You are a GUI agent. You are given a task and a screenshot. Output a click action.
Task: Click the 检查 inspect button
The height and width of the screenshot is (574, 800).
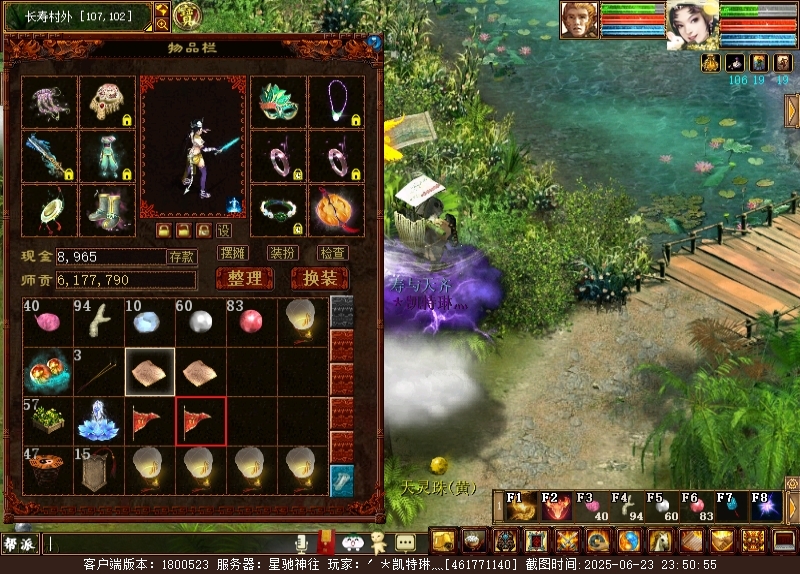[x=333, y=253]
